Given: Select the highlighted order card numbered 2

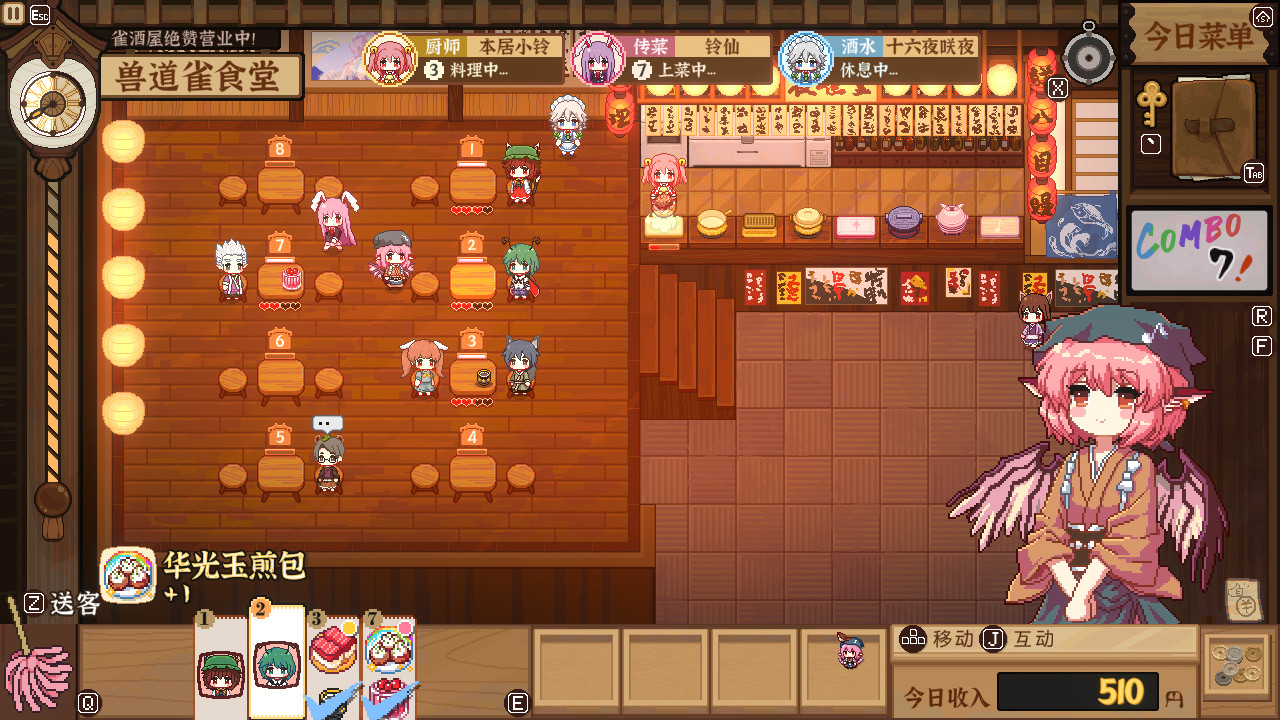Looking at the screenshot, I should (276, 665).
